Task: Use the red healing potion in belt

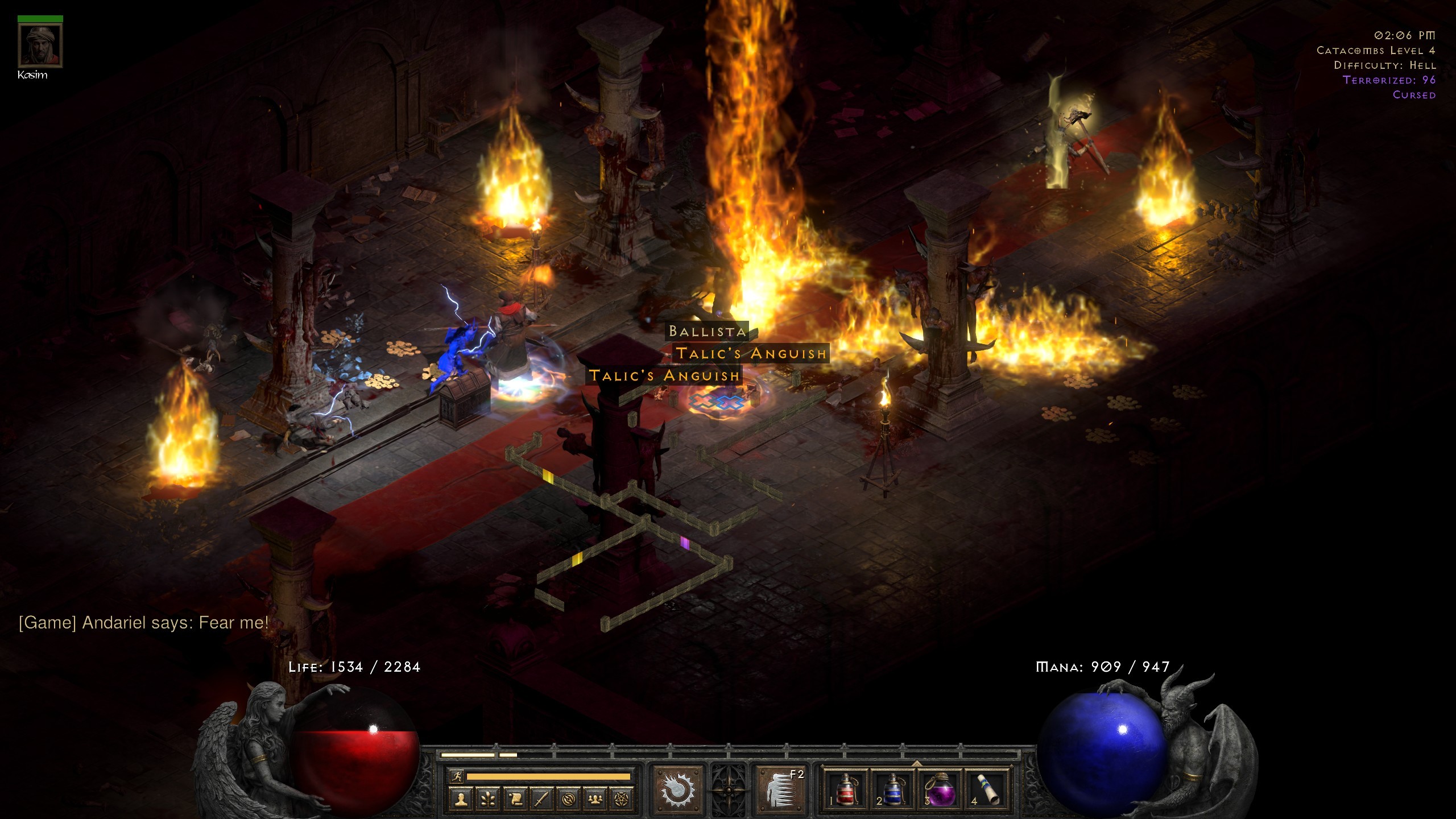Action: tap(846, 790)
